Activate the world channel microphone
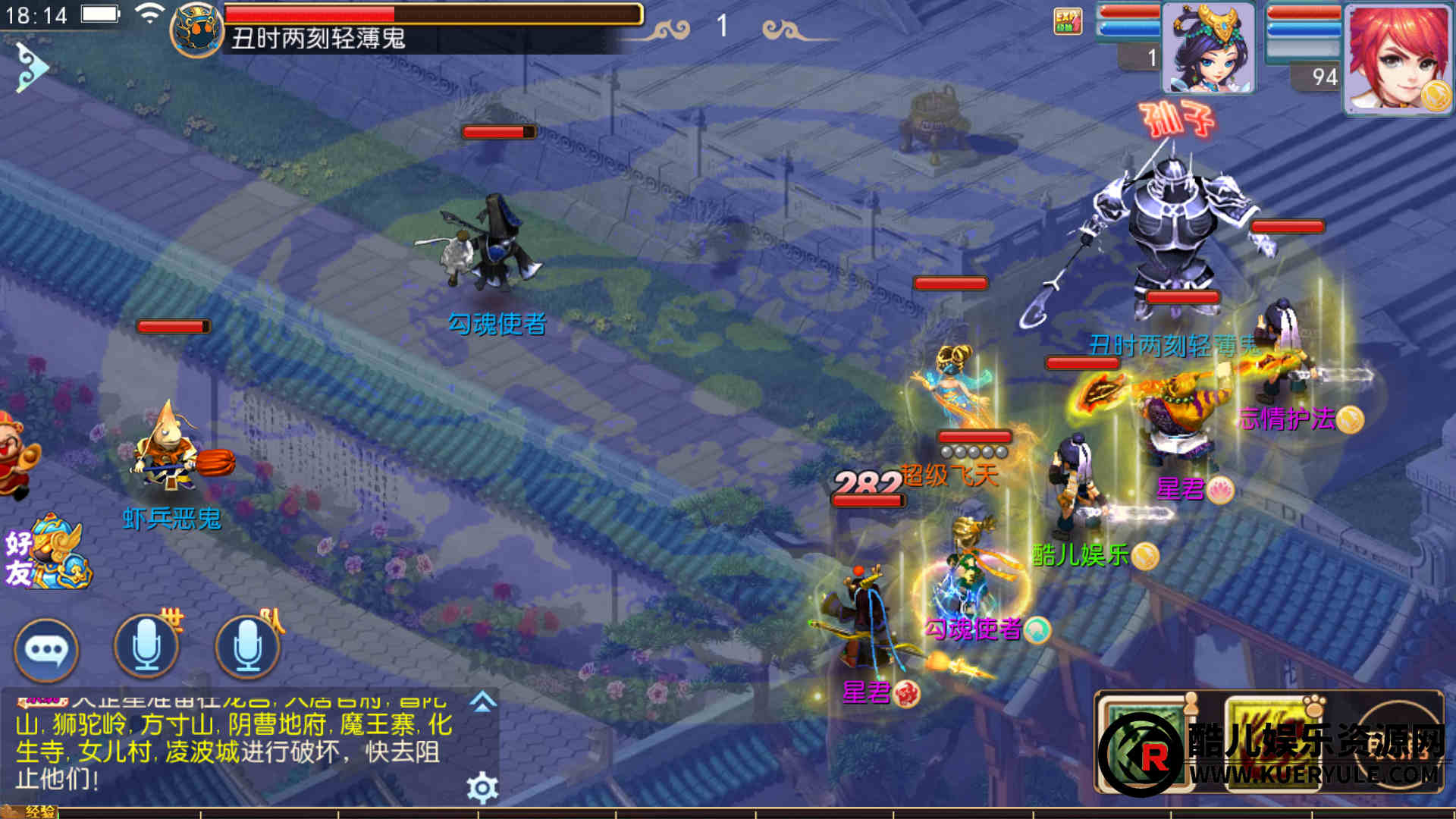Image resolution: width=1456 pixels, height=819 pixels. [146, 647]
